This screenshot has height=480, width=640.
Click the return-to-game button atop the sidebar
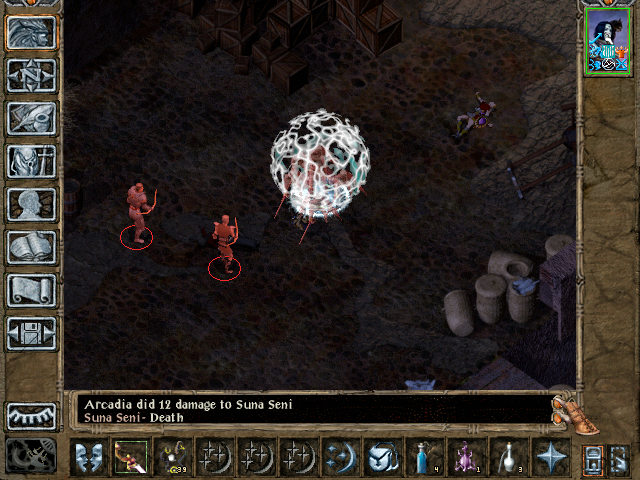[x=31, y=32]
